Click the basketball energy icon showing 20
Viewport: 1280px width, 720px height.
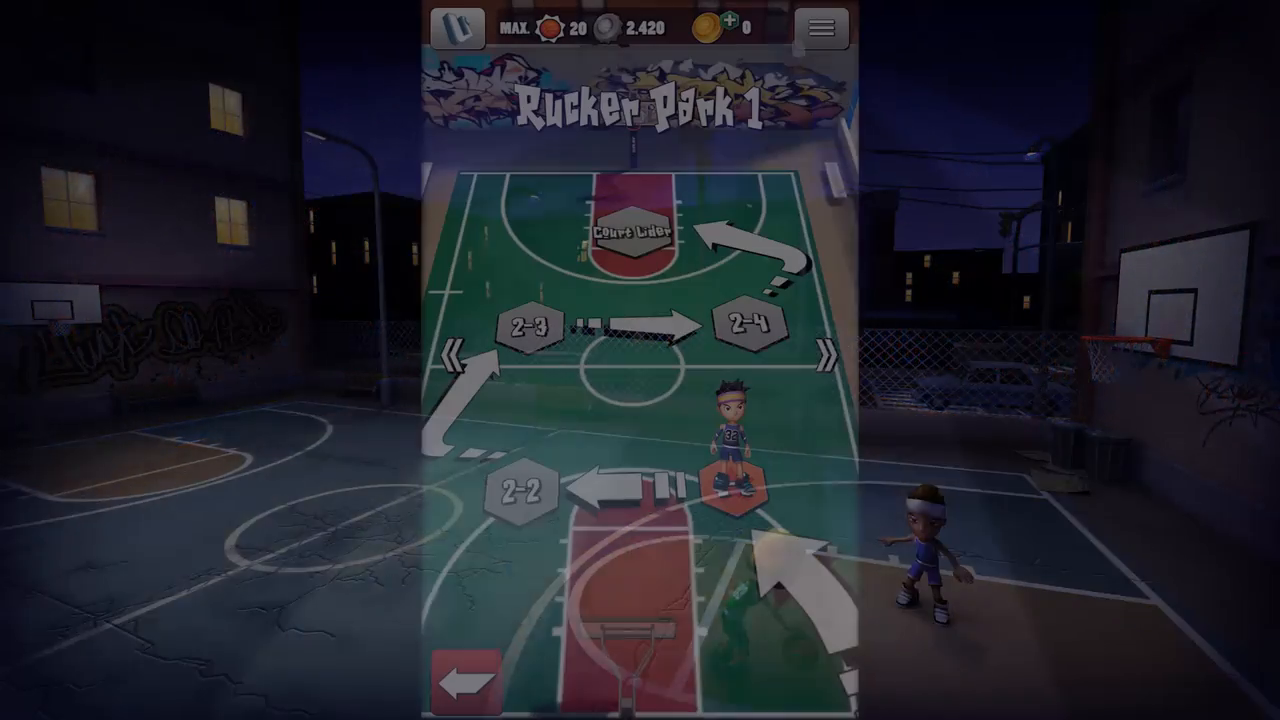549,29
